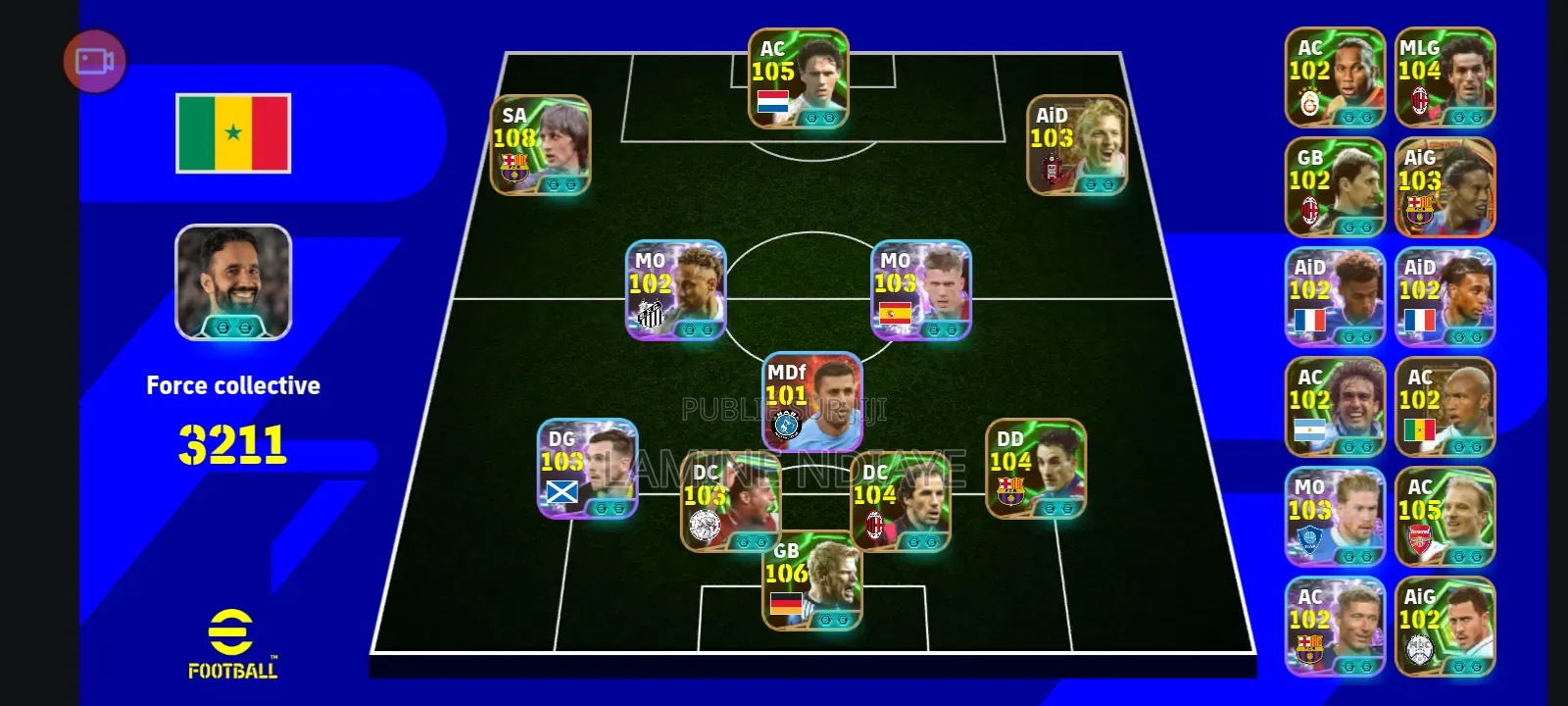Open the GB 102 AC Milan reserve goalkeeper card
The width and height of the screenshot is (1568, 706).
point(1336,184)
